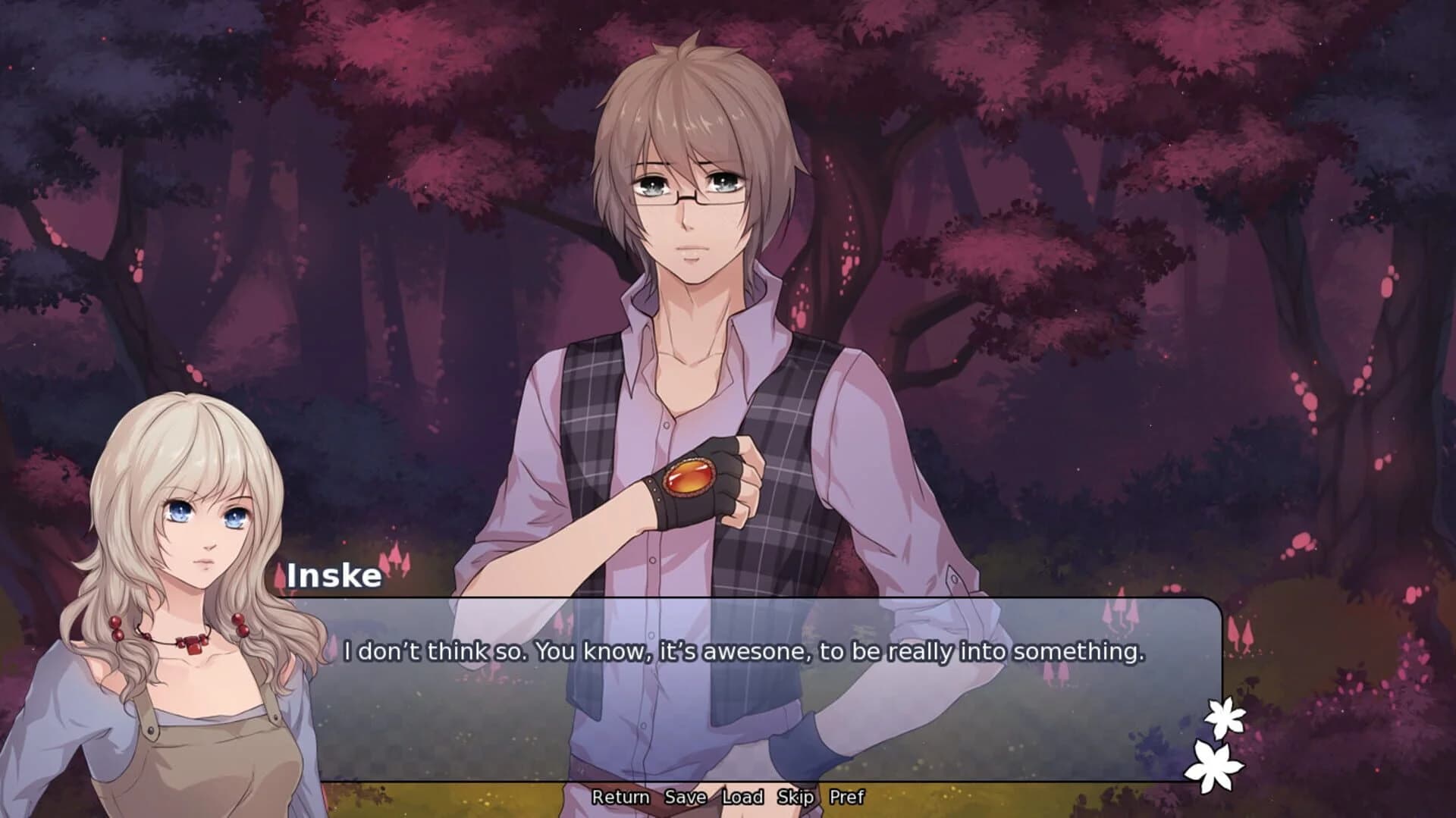Screen dimensions: 1456x818
Task: Open the Pref settings menu
Action: 849,798
